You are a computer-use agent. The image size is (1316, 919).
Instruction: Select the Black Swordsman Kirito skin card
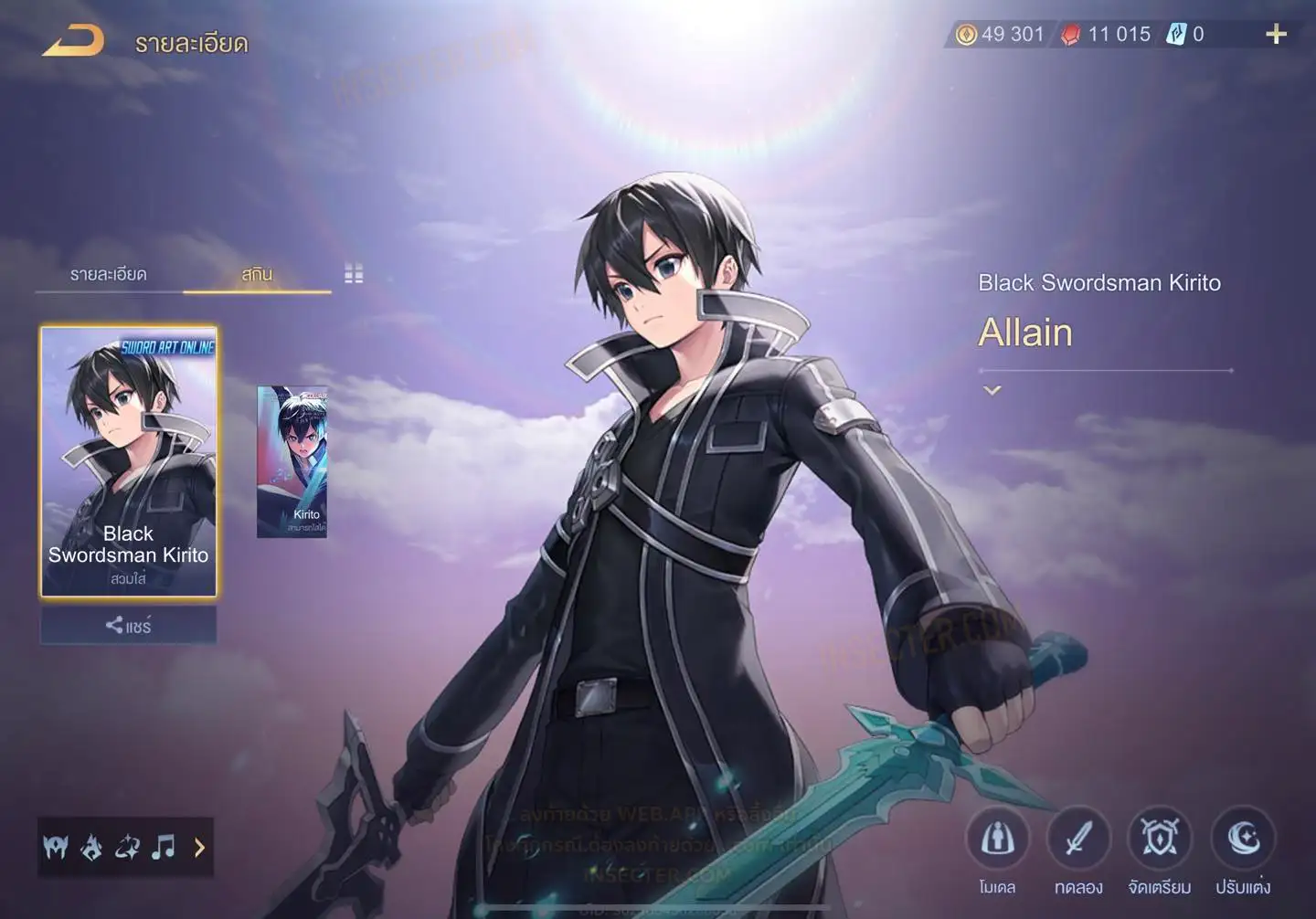[x=129, y=461]
